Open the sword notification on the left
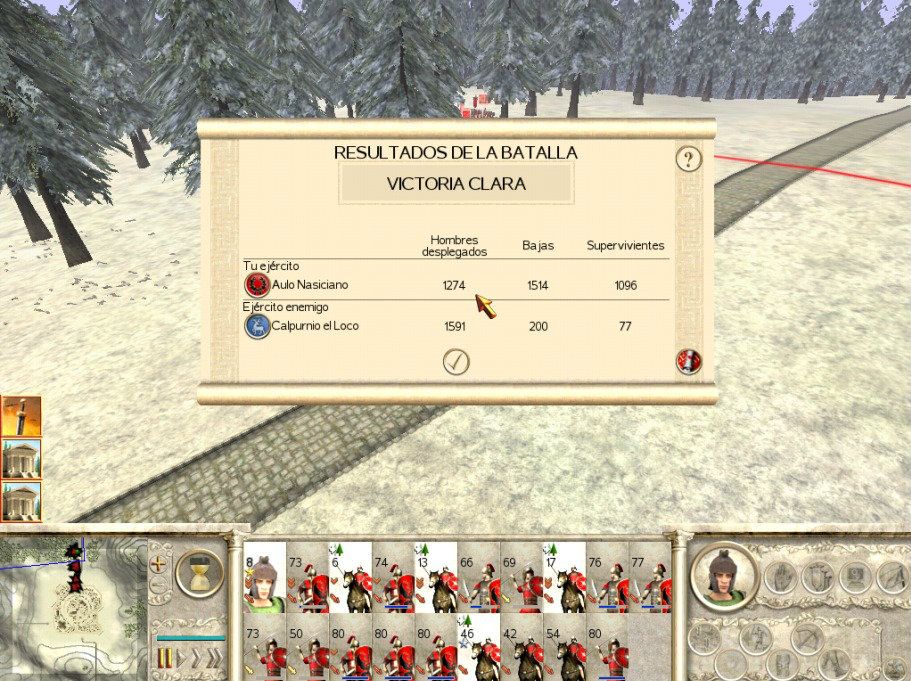Image resolution: width=911 pixels, height=681 pixels. [21, 416]
